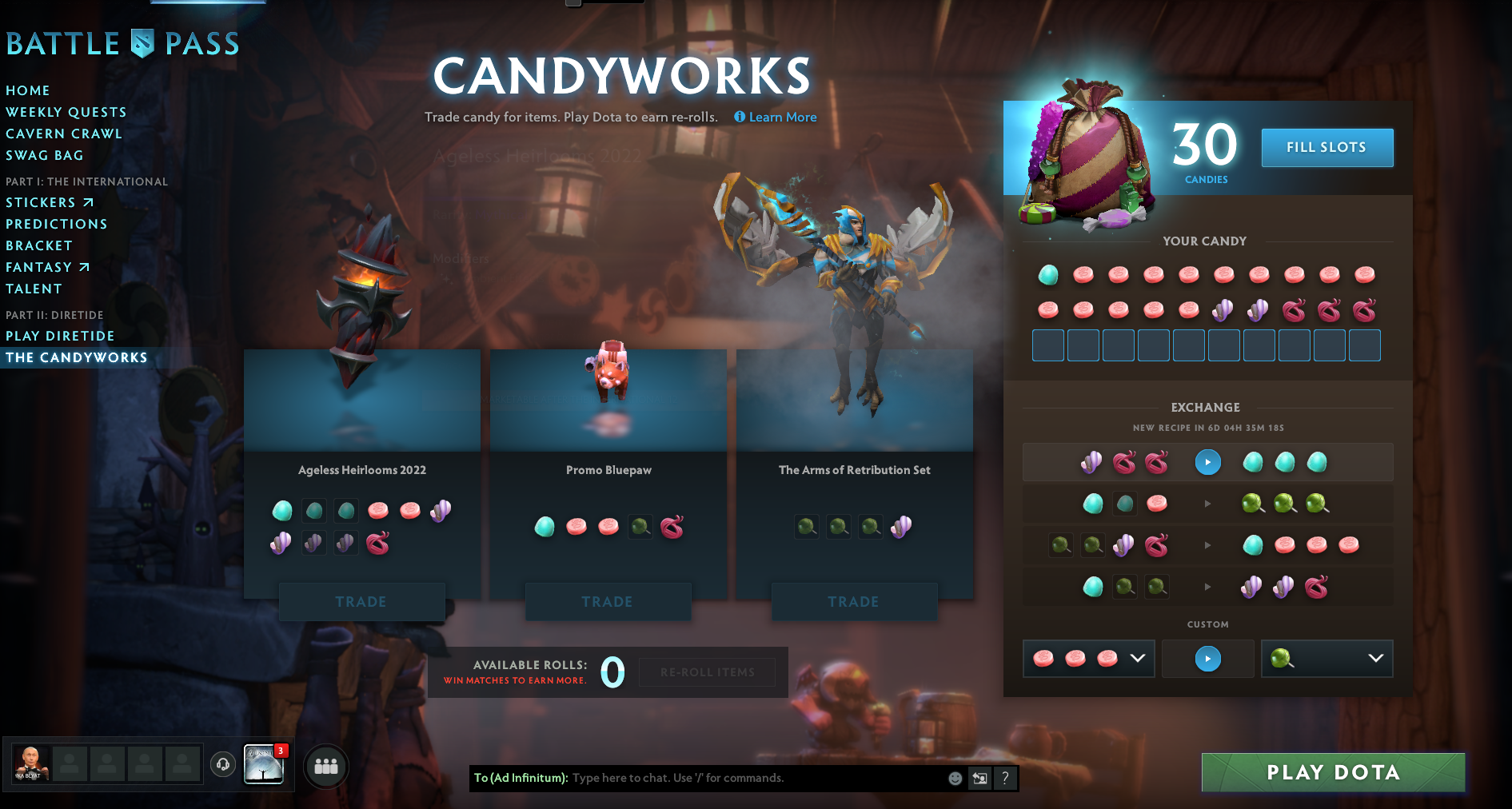The image size is (1512, 809).
Task: Open the emoticon picker in the chat bar
Action: coord(955,778)
